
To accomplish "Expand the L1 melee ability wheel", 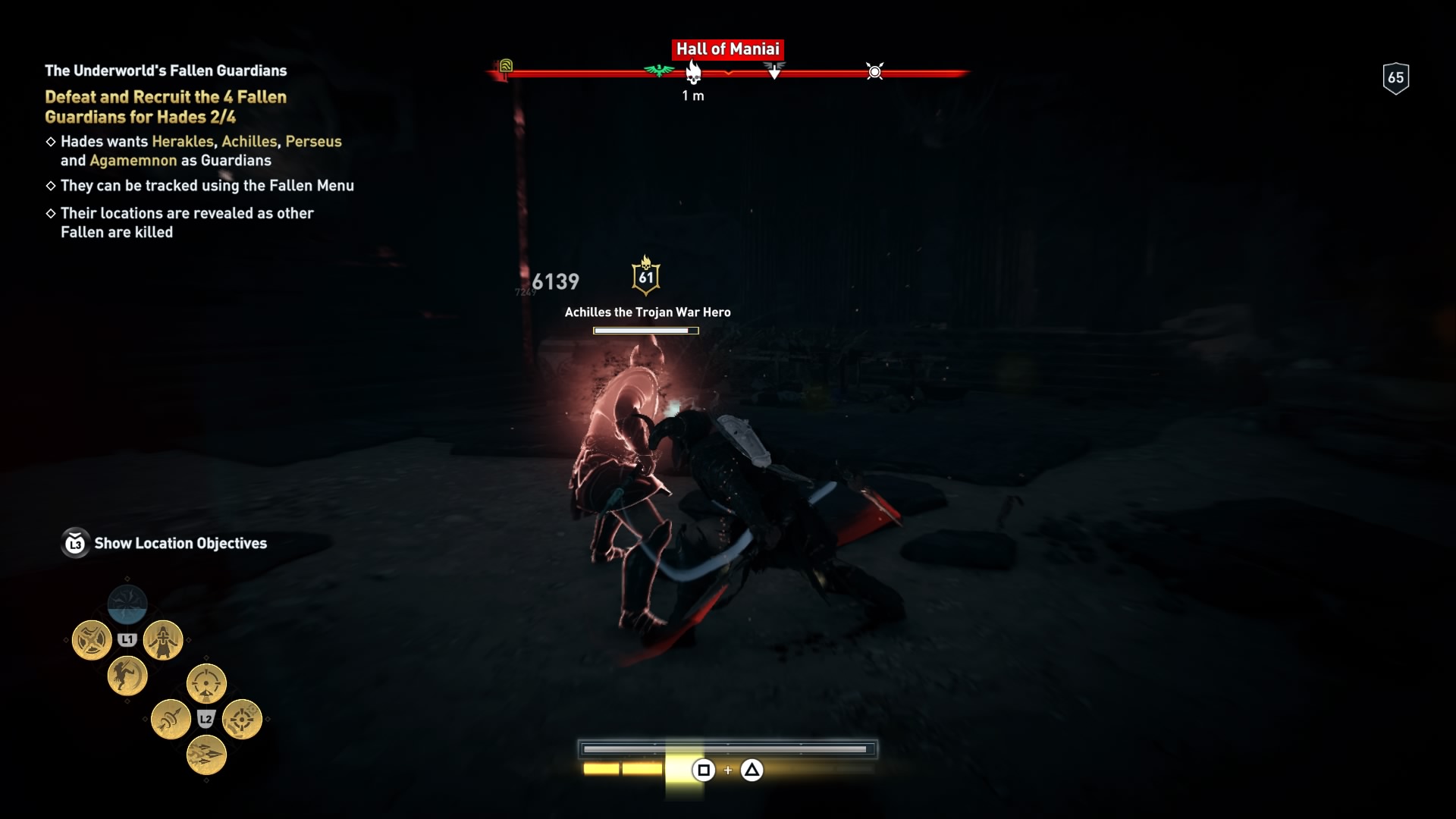I will [127, 639].
